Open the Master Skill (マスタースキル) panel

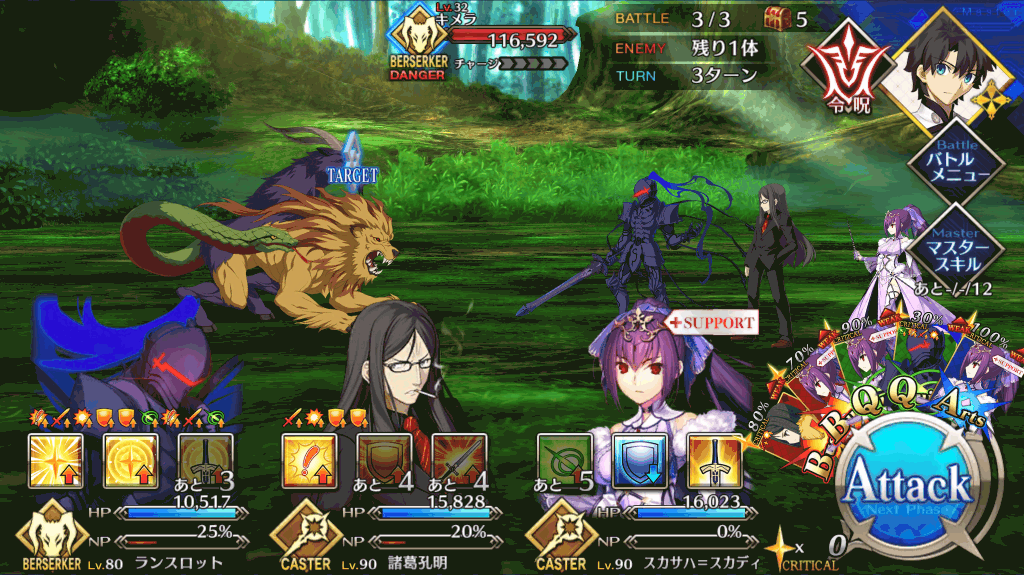[957, 244]
